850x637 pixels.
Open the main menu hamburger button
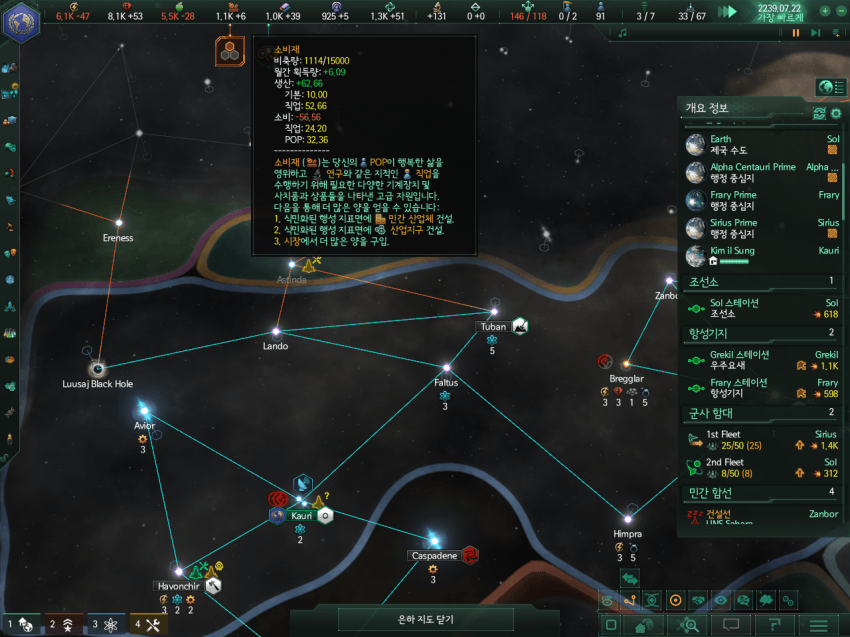[x=818, y=626]
